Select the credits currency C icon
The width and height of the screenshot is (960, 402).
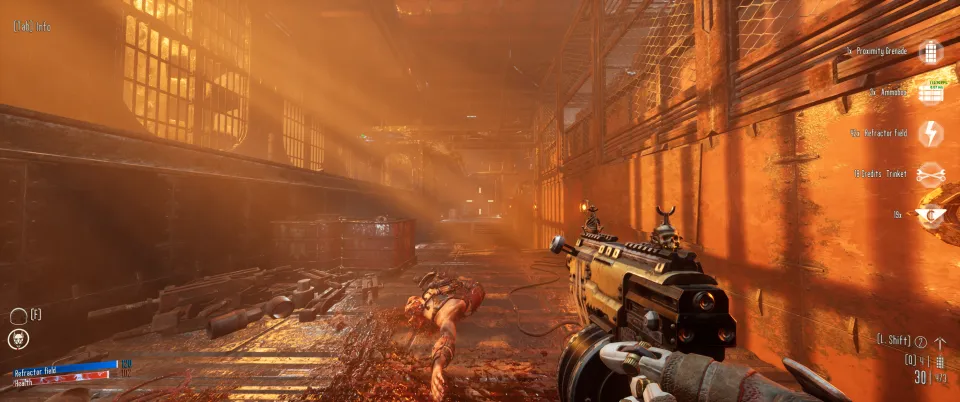[930, 214]
